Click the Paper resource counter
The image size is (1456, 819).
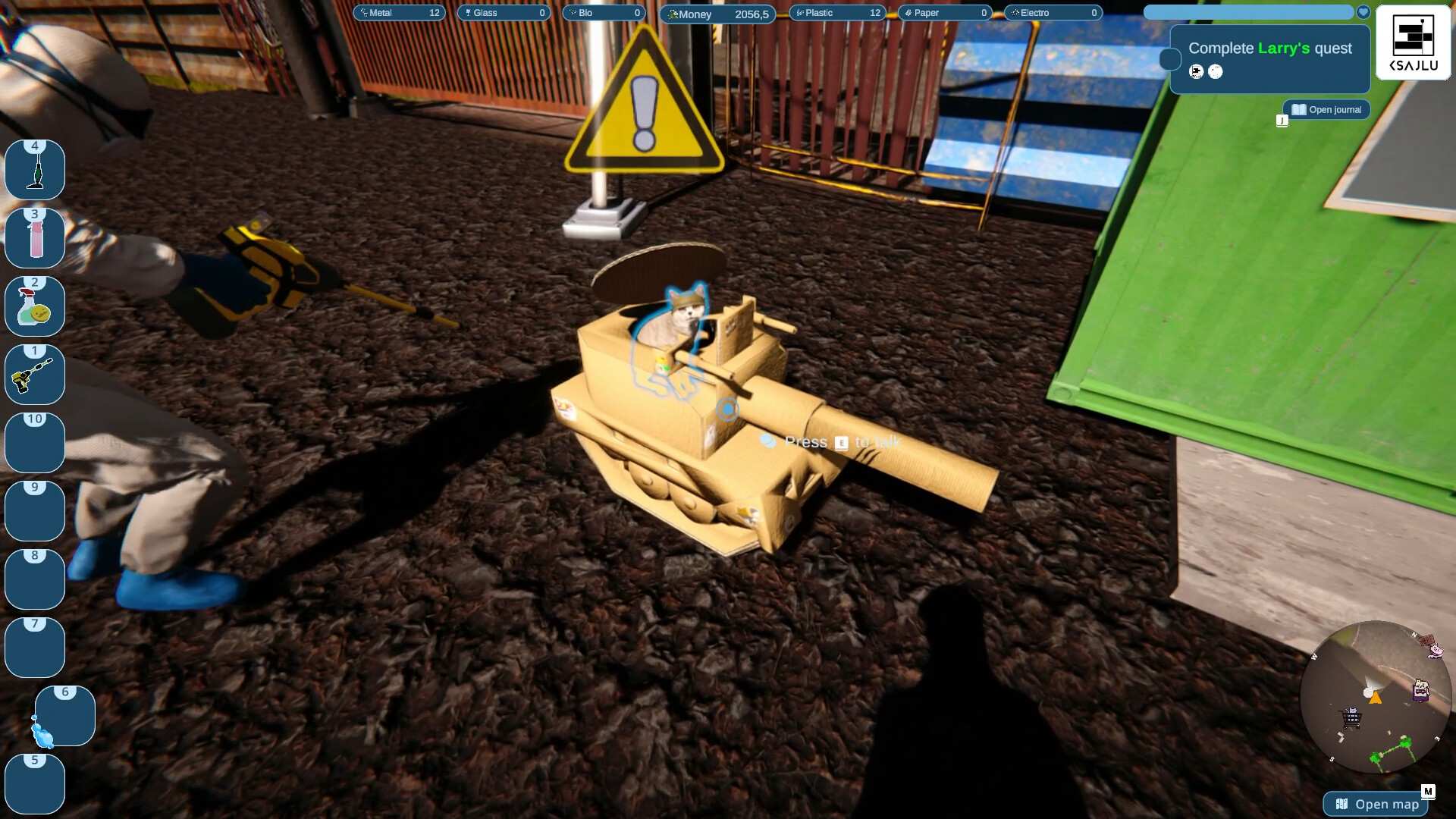[x=945, y=13]
